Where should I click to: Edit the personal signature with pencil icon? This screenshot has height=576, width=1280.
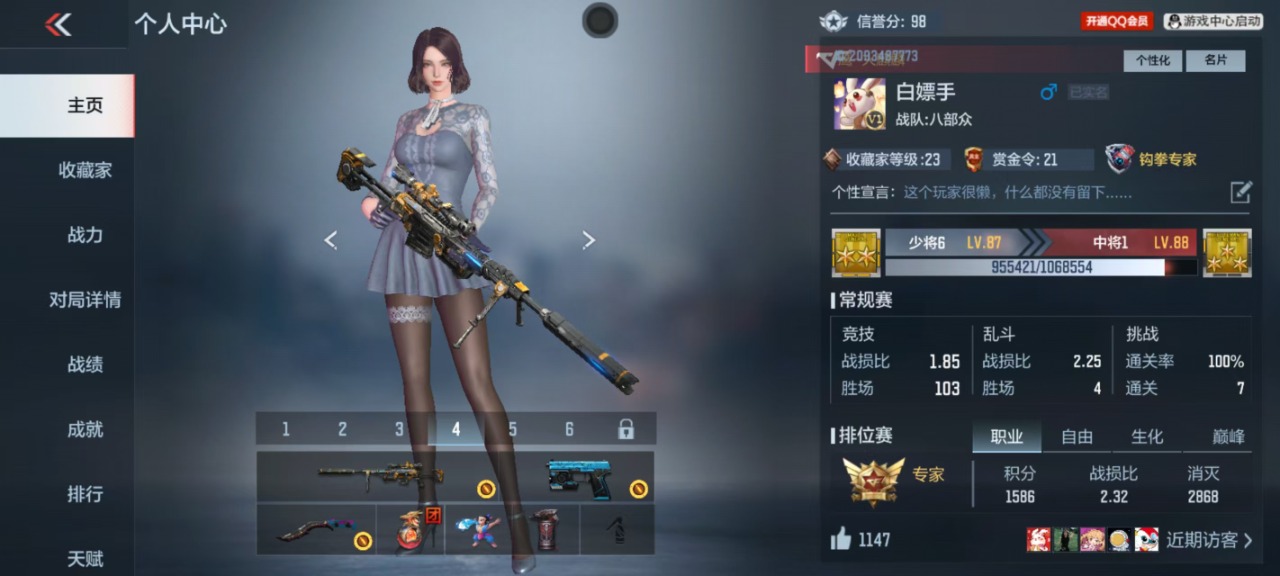pyautogui.click(x=1240, y=192)
